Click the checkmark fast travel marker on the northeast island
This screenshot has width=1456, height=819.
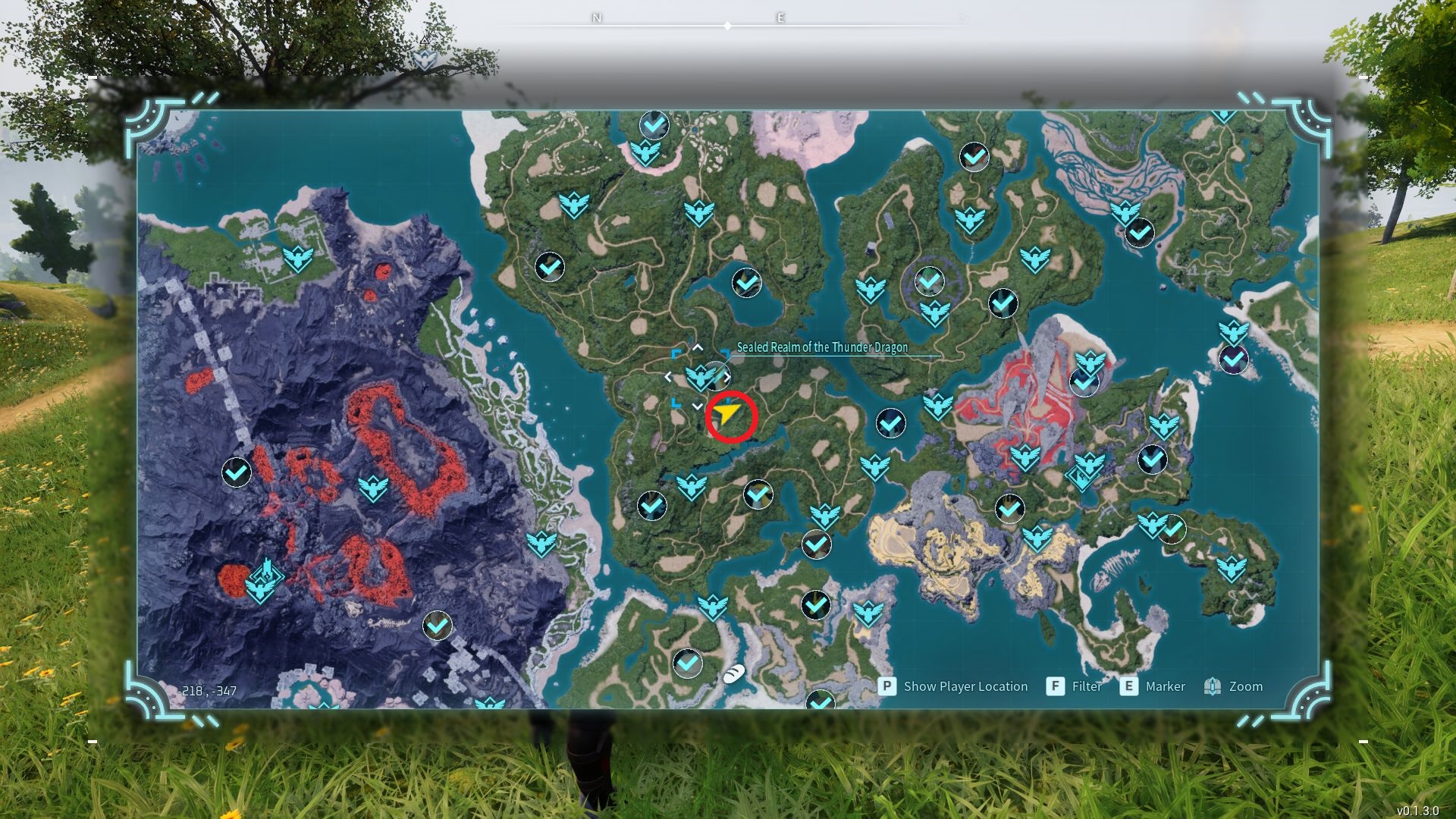coord(1138,233)
